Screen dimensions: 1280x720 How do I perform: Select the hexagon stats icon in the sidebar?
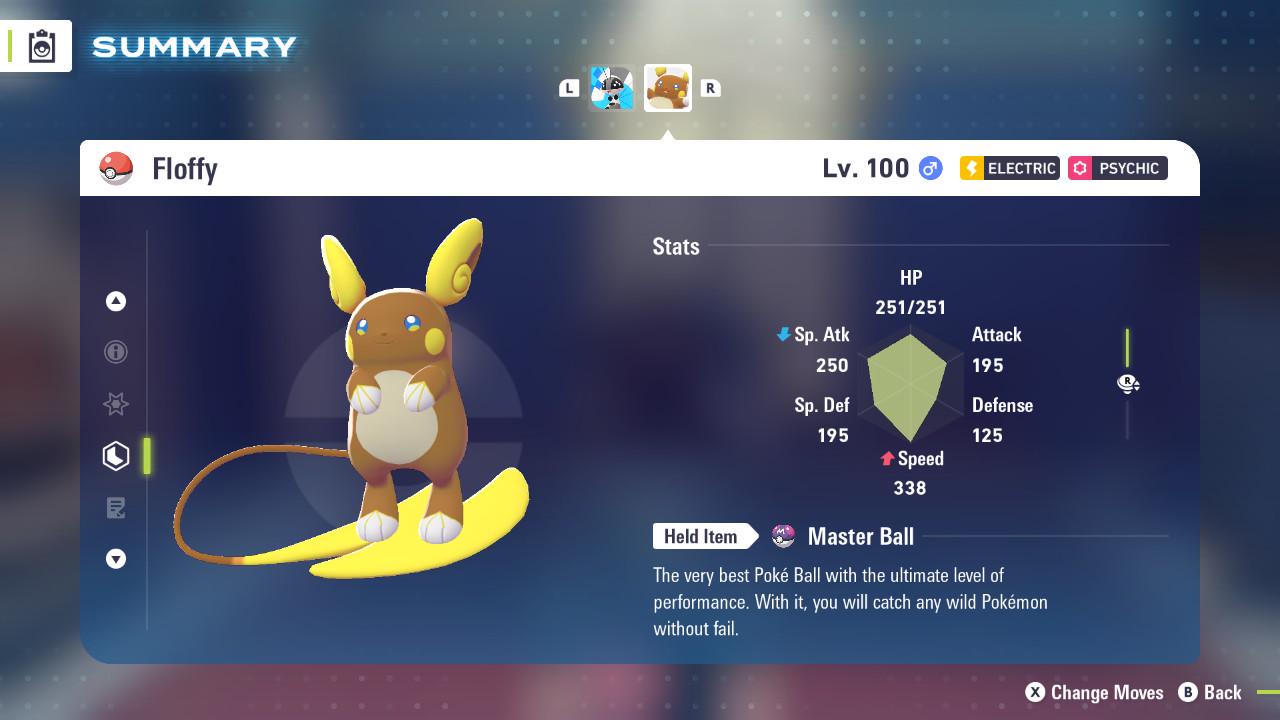point(116,456)
